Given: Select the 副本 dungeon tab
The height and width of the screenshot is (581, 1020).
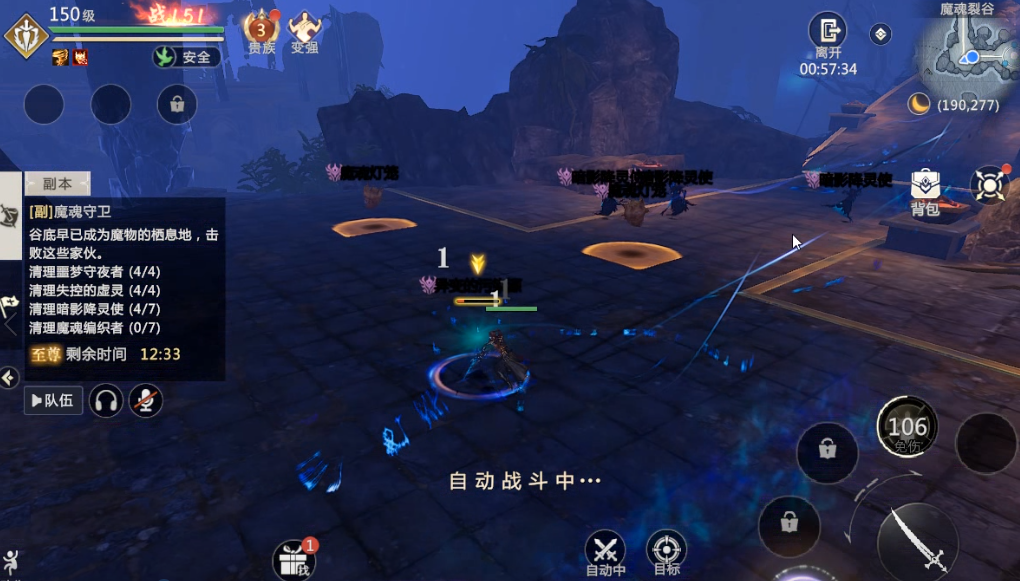Looking at the screenshot, I should 57,184.
